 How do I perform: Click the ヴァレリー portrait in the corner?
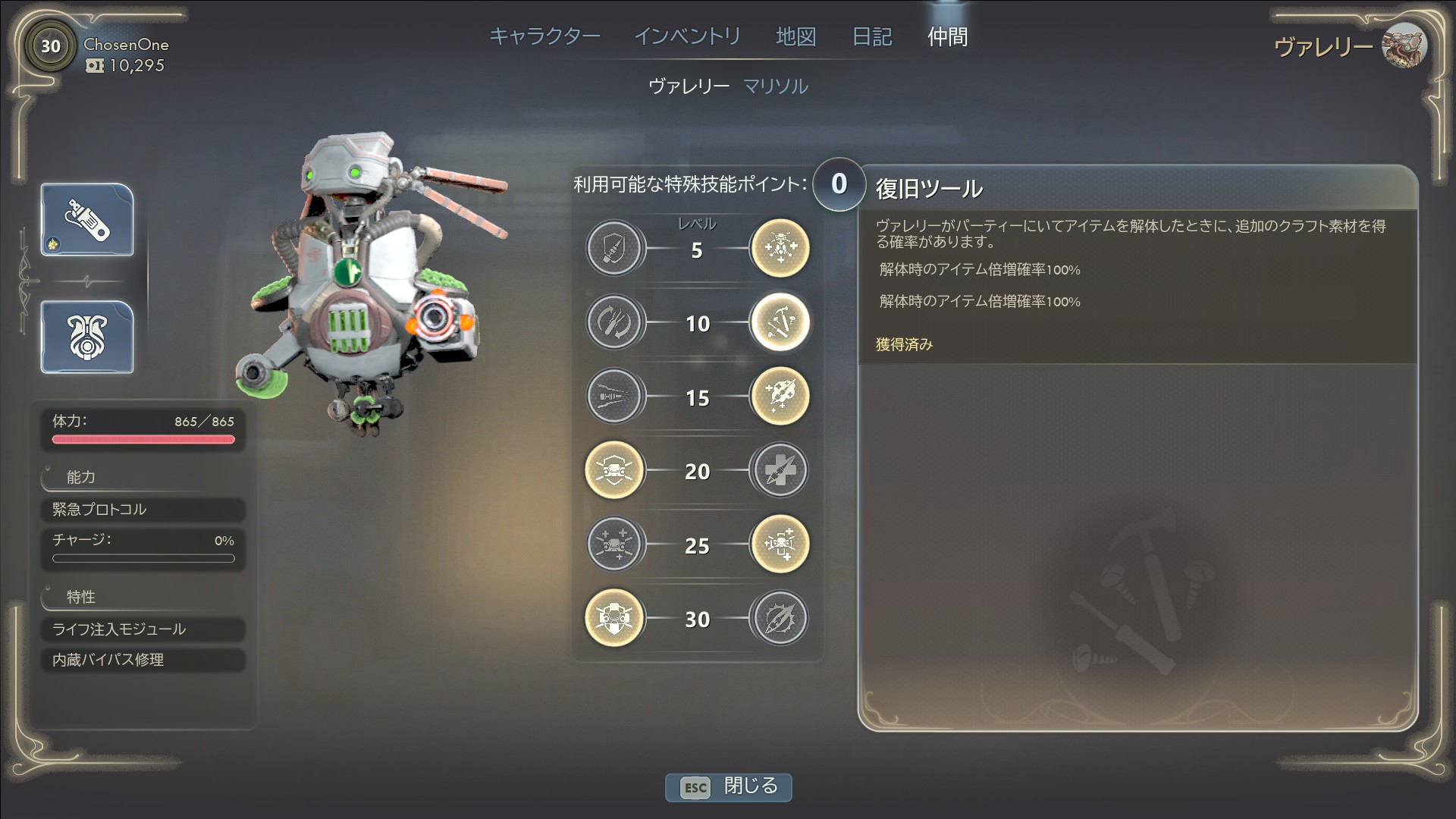click(x=1404, y=45)
